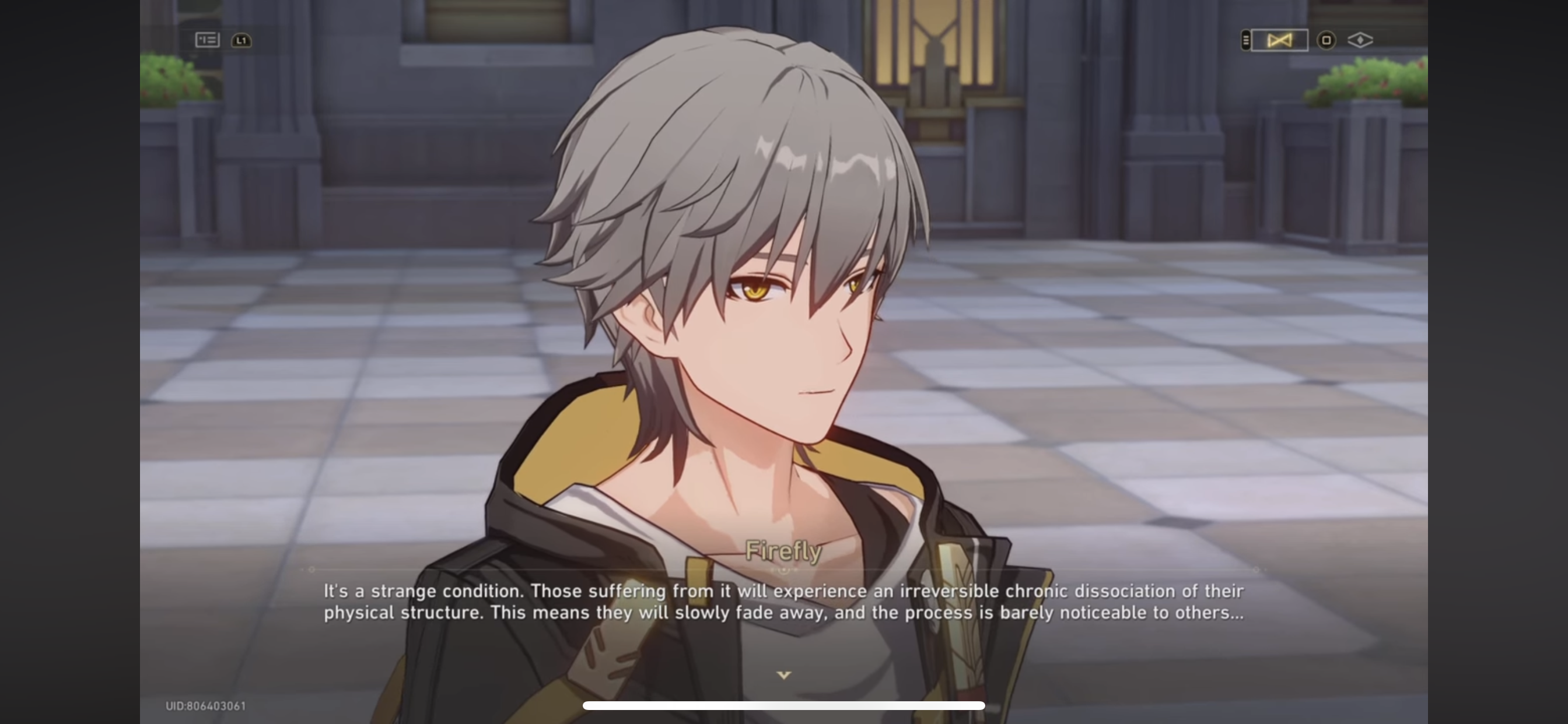Tap the top-left conversation review icon
Viewport: 1568px width, 724px height.
coord(206,40)
